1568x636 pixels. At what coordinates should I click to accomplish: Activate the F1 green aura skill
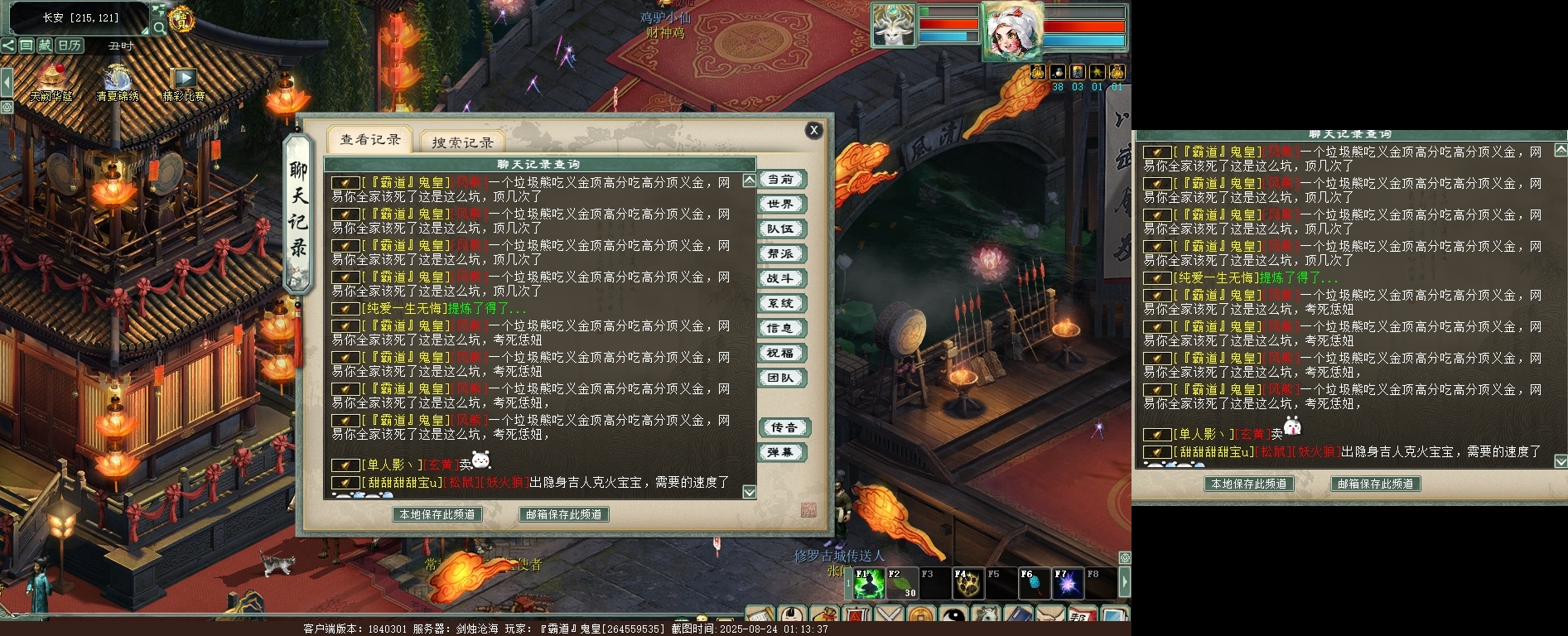pos(869,584)
